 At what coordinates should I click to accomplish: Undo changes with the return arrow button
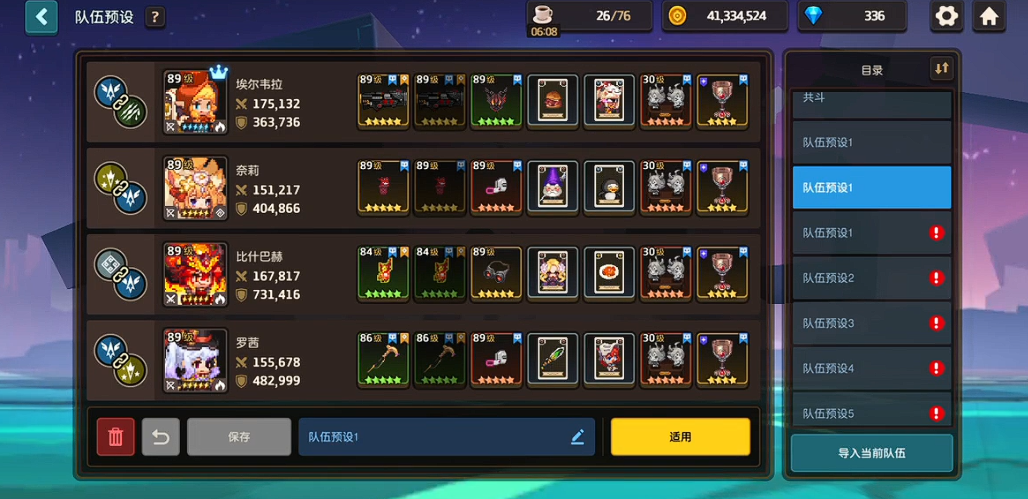[160, 437]
